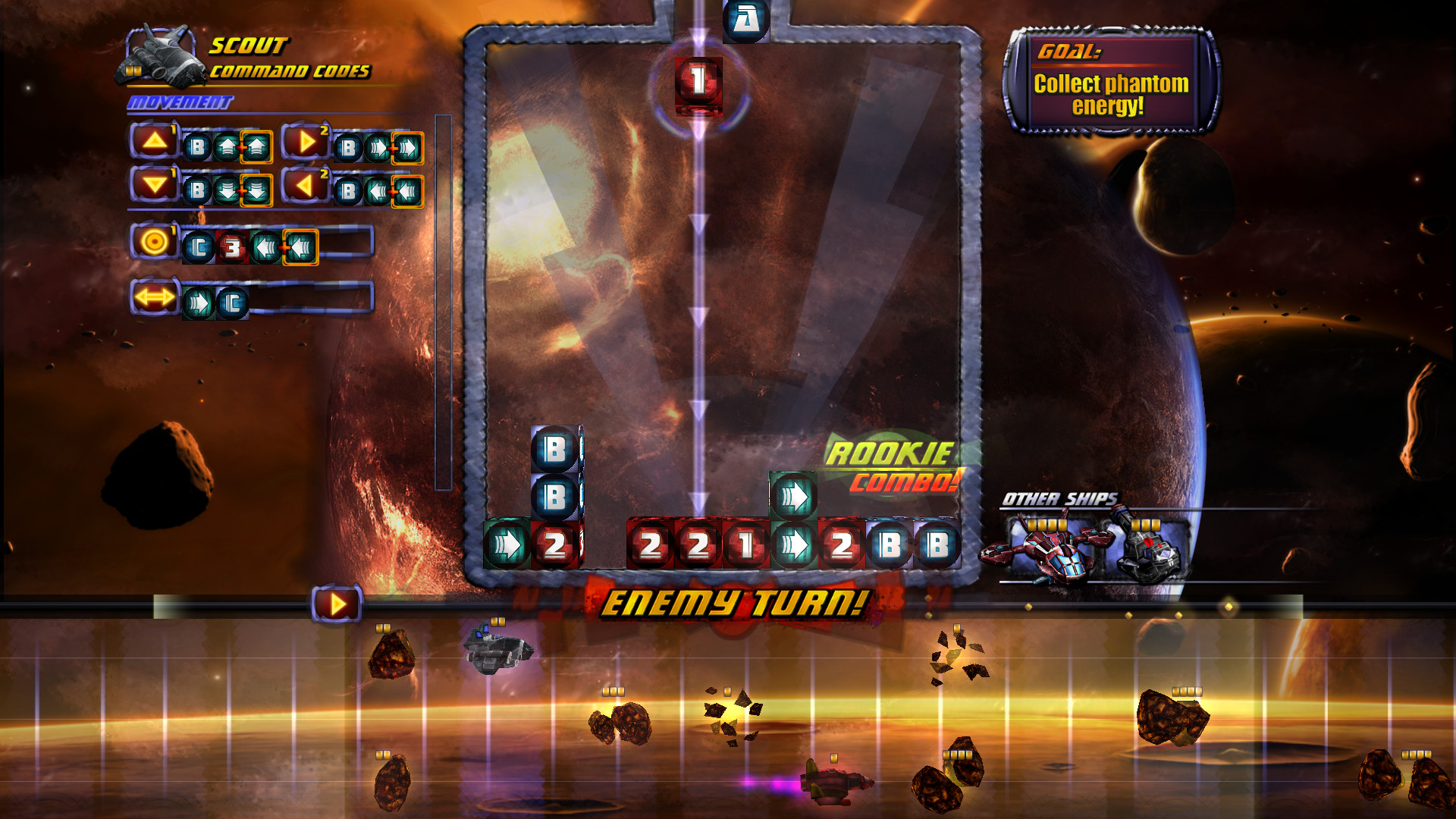Click the yellow target circle command icon
Image resolution: width=1456 pixels, height=819 pixels.
tap(153, 245)
